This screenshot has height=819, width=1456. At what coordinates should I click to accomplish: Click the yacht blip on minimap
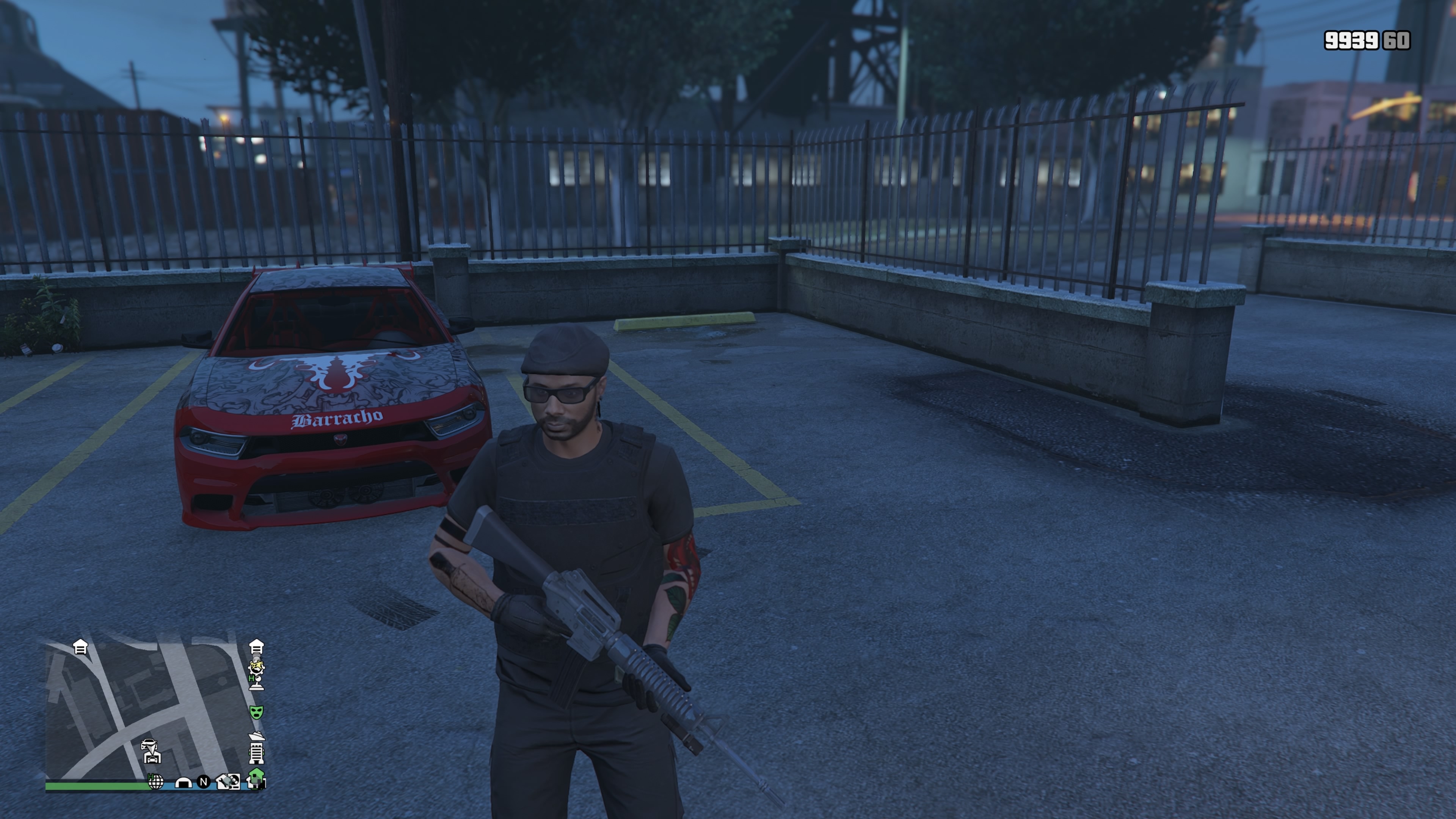coord(257,735)
